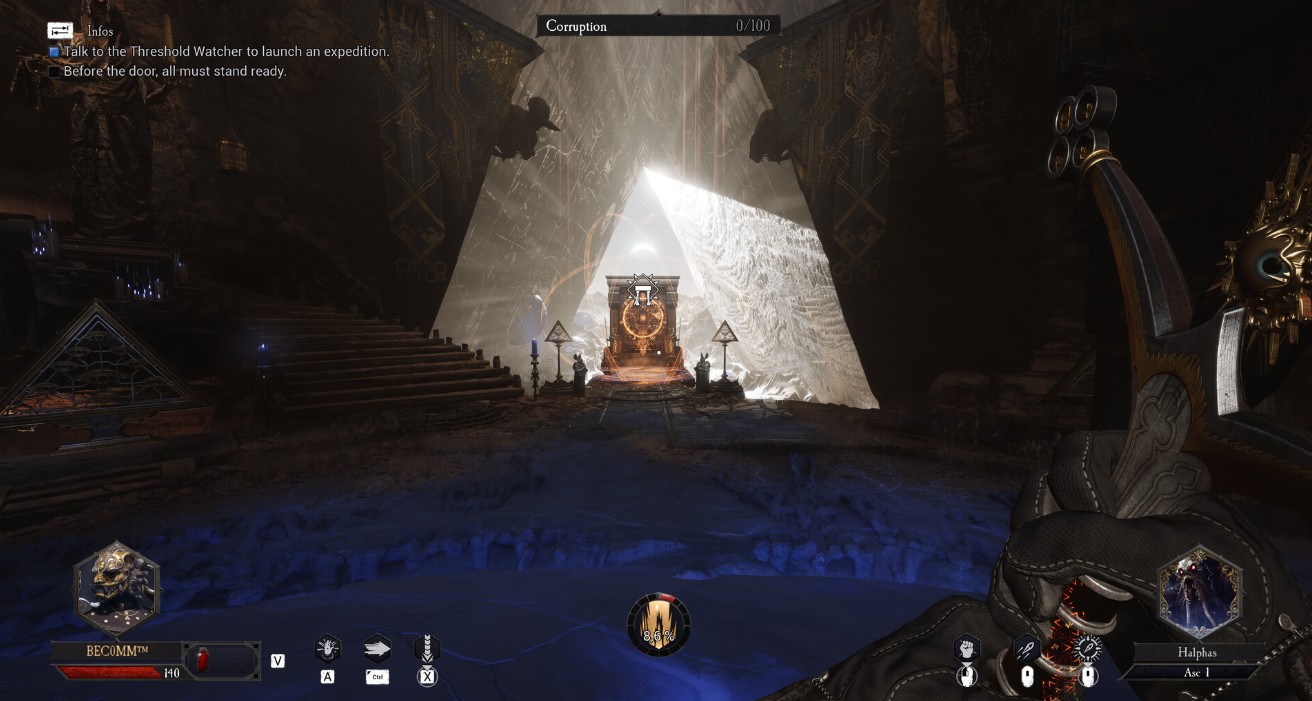Image resolution: width=1312 pixels, height=701 pixels.
Task: Trigger the dash arrow ability icon
Action: (377, 648)
